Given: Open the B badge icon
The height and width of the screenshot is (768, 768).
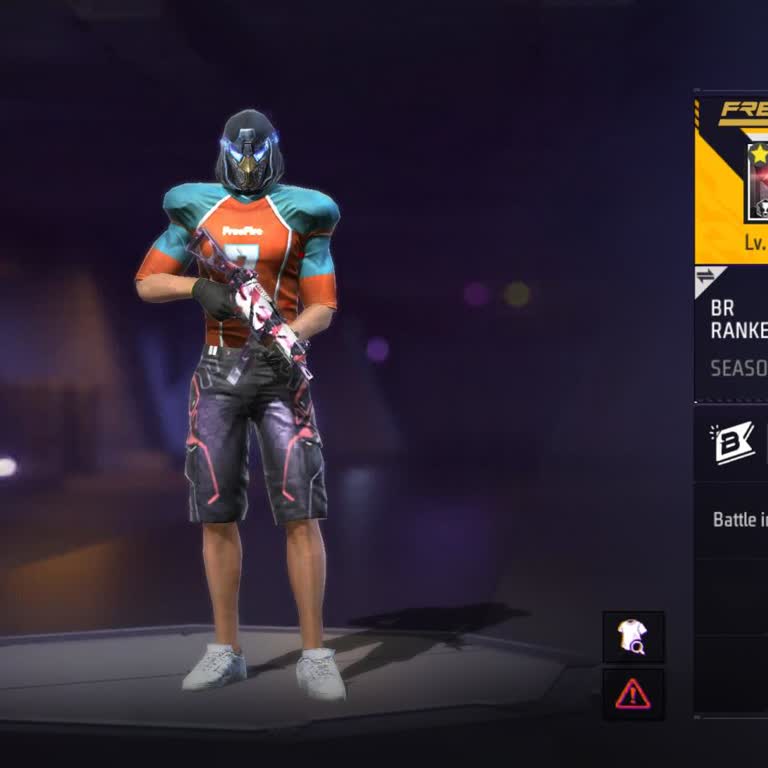Looking at the screenshot, I should (734, 444).
